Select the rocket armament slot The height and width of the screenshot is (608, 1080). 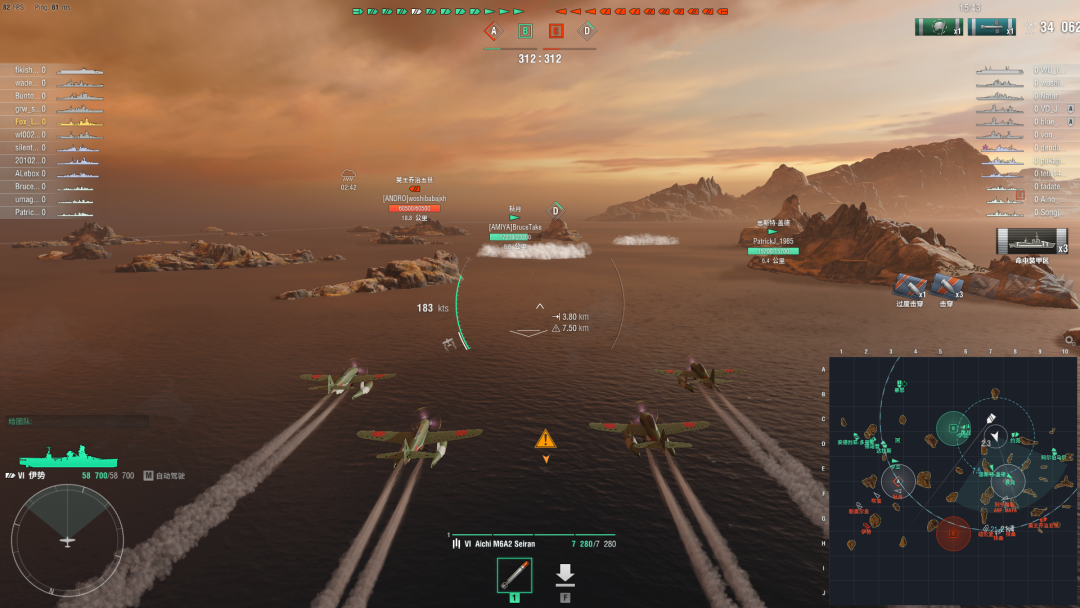point(514,575)
